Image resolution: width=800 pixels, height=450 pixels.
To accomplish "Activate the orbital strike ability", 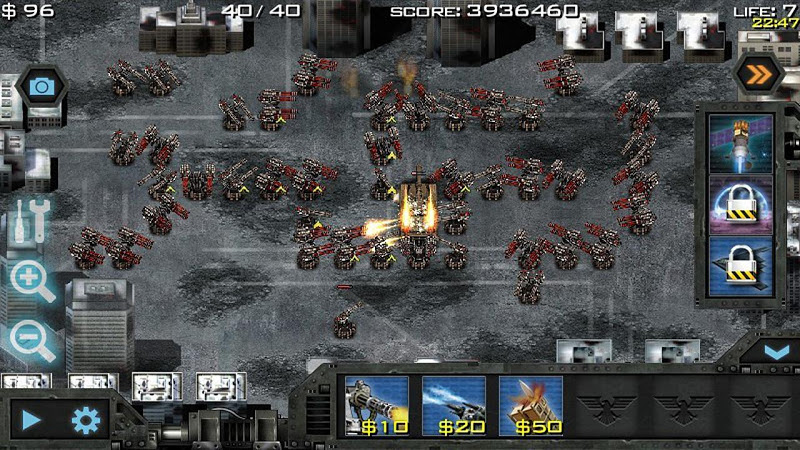I will (741, 143).
